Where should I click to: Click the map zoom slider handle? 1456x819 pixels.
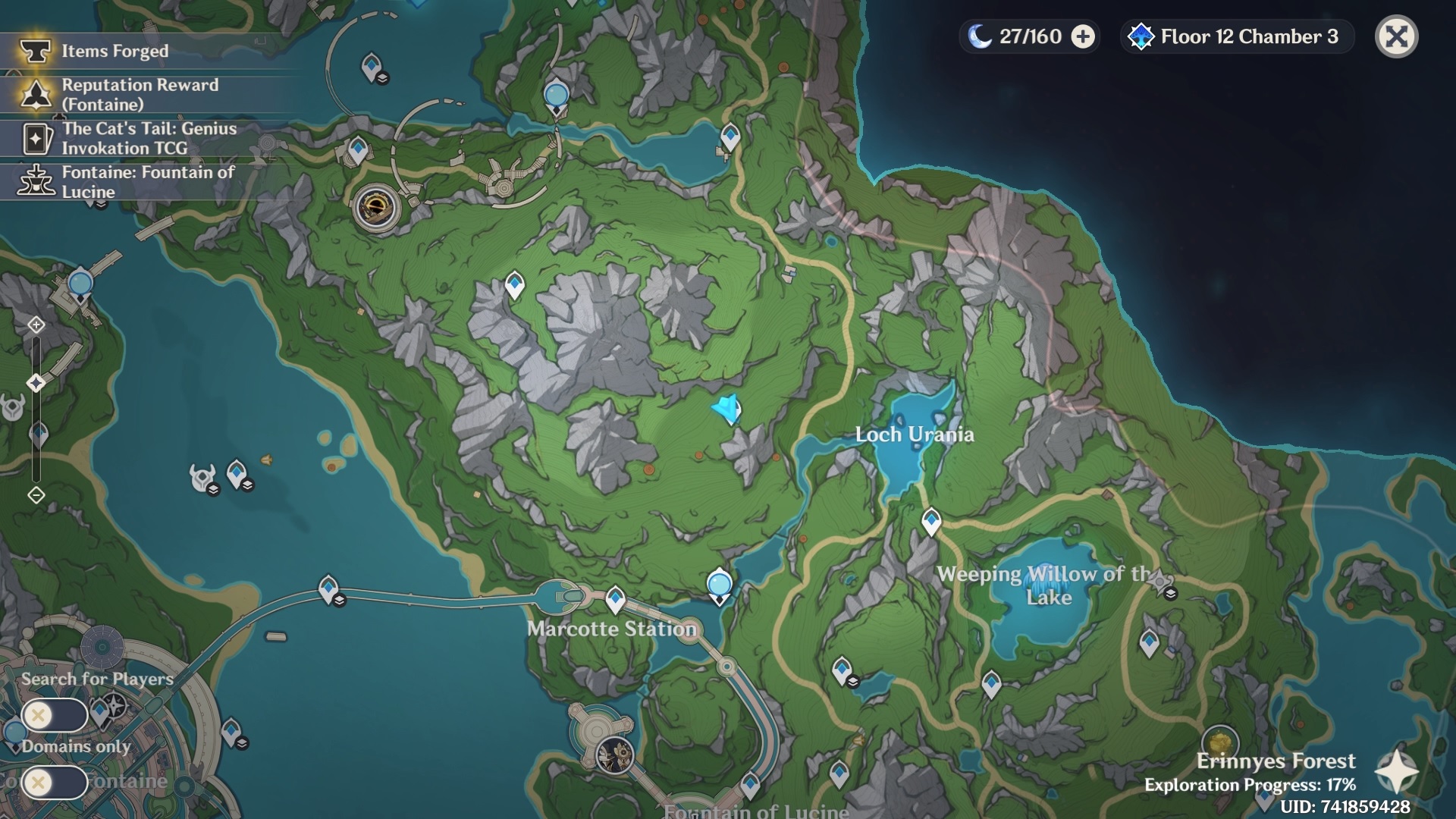tap(36, 383)
